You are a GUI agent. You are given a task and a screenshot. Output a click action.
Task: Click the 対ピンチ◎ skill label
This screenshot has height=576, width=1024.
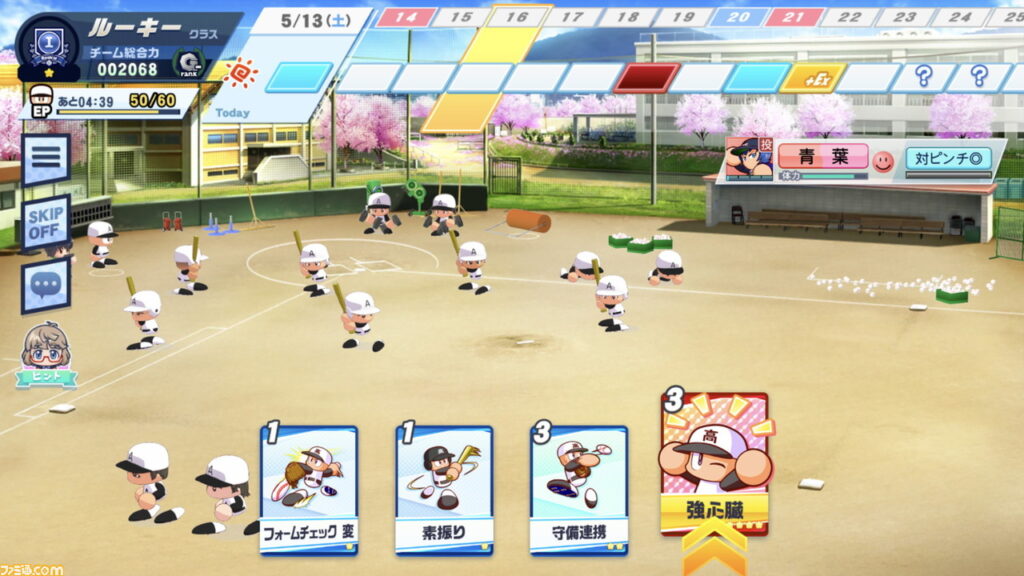[949, 158]
